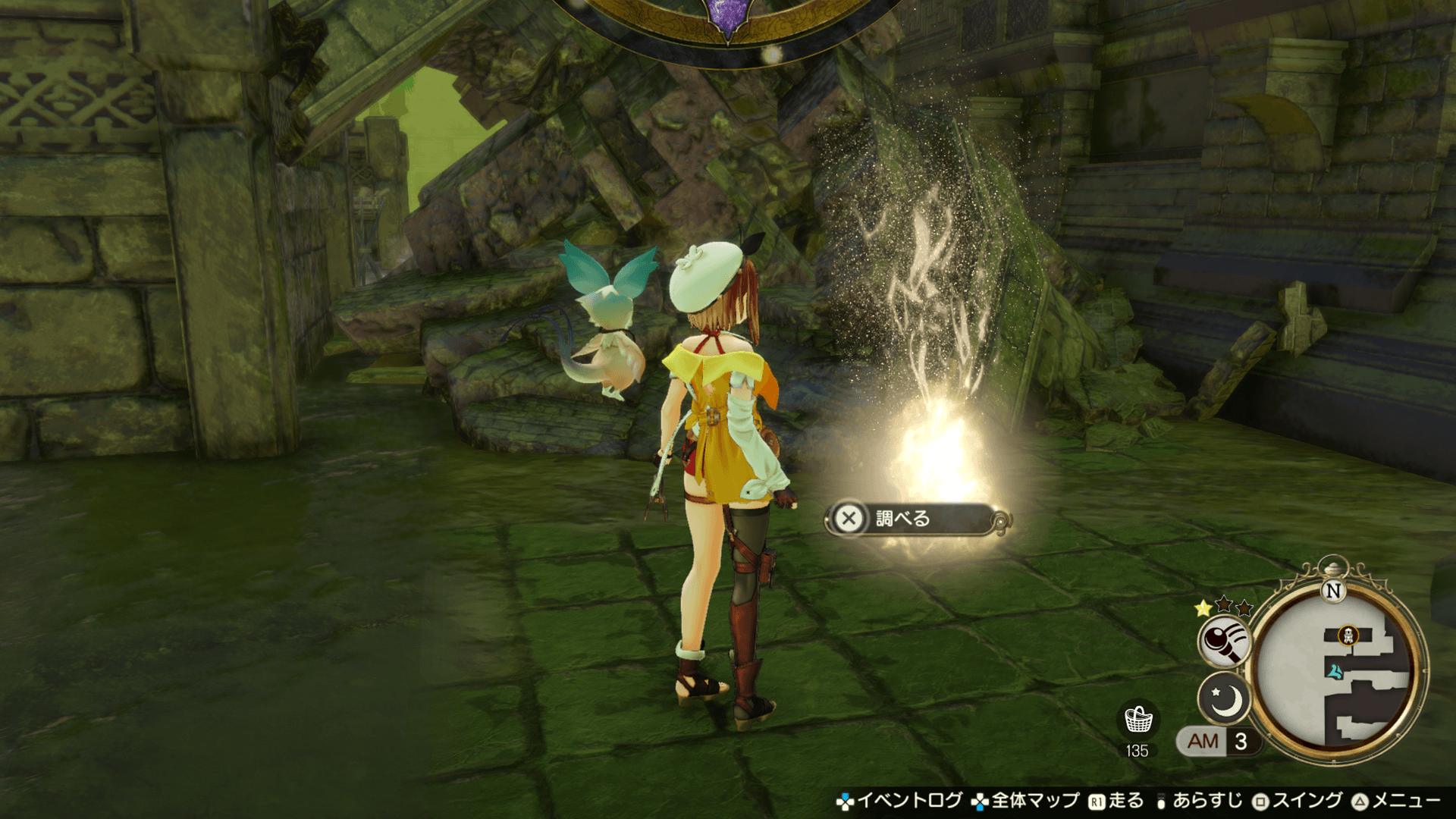Click the crescent moon time icon

[1223, 698]
